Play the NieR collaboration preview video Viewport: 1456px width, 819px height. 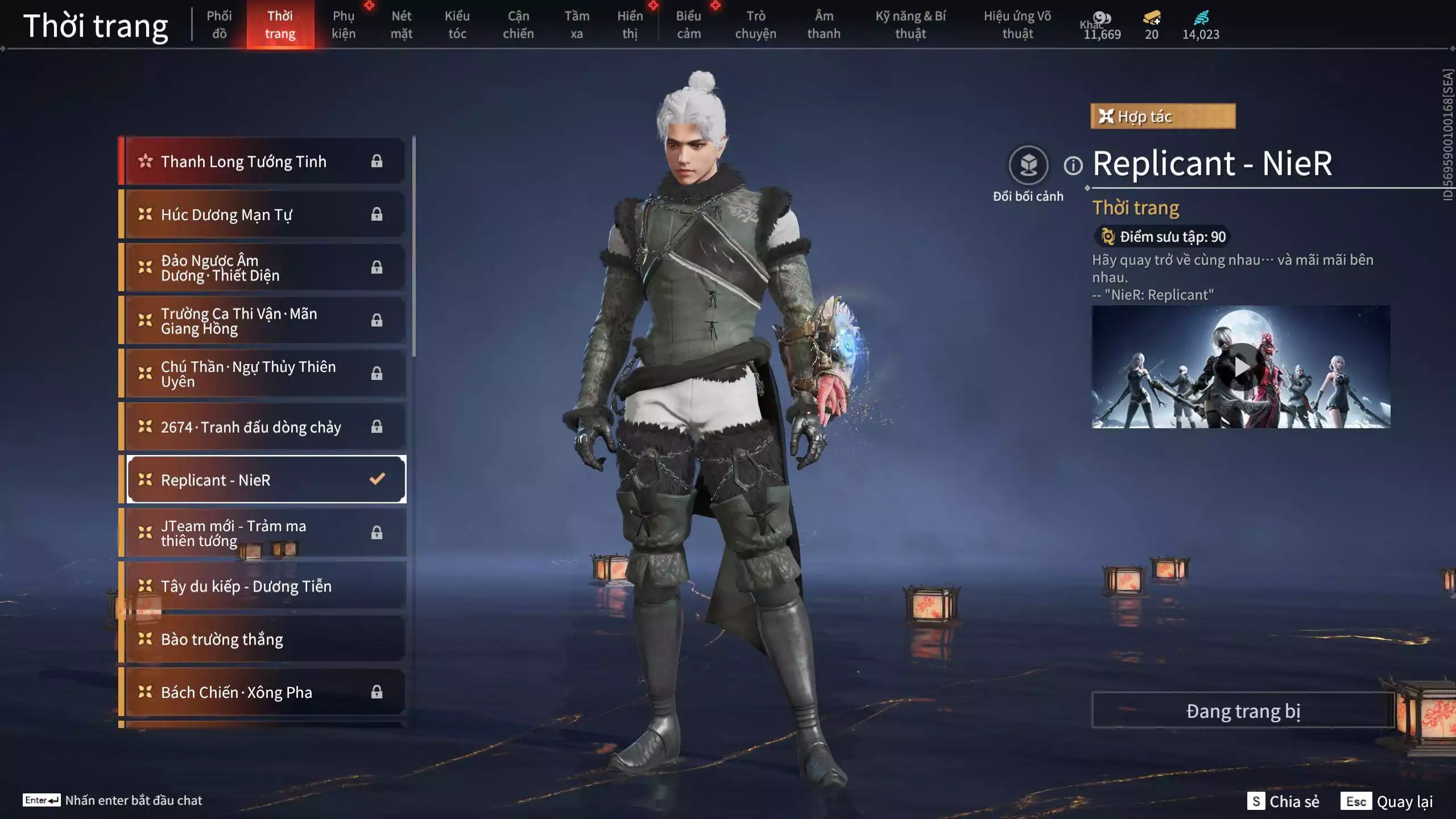[x=1240, y=367]
